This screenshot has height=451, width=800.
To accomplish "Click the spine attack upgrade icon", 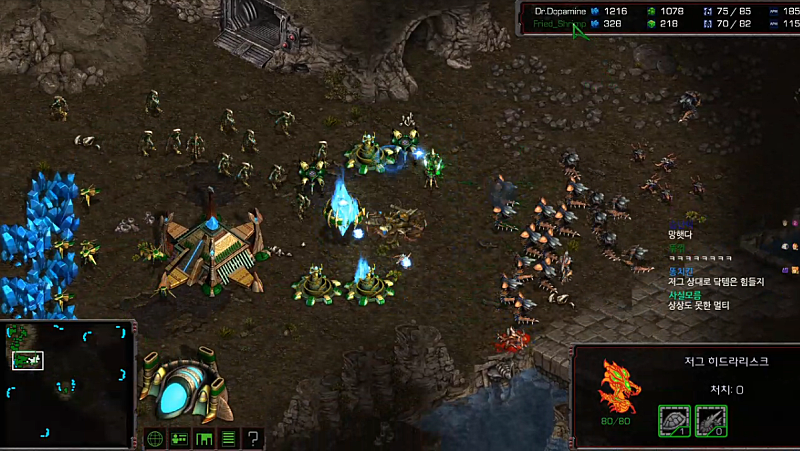I will [x=709, y=421].
